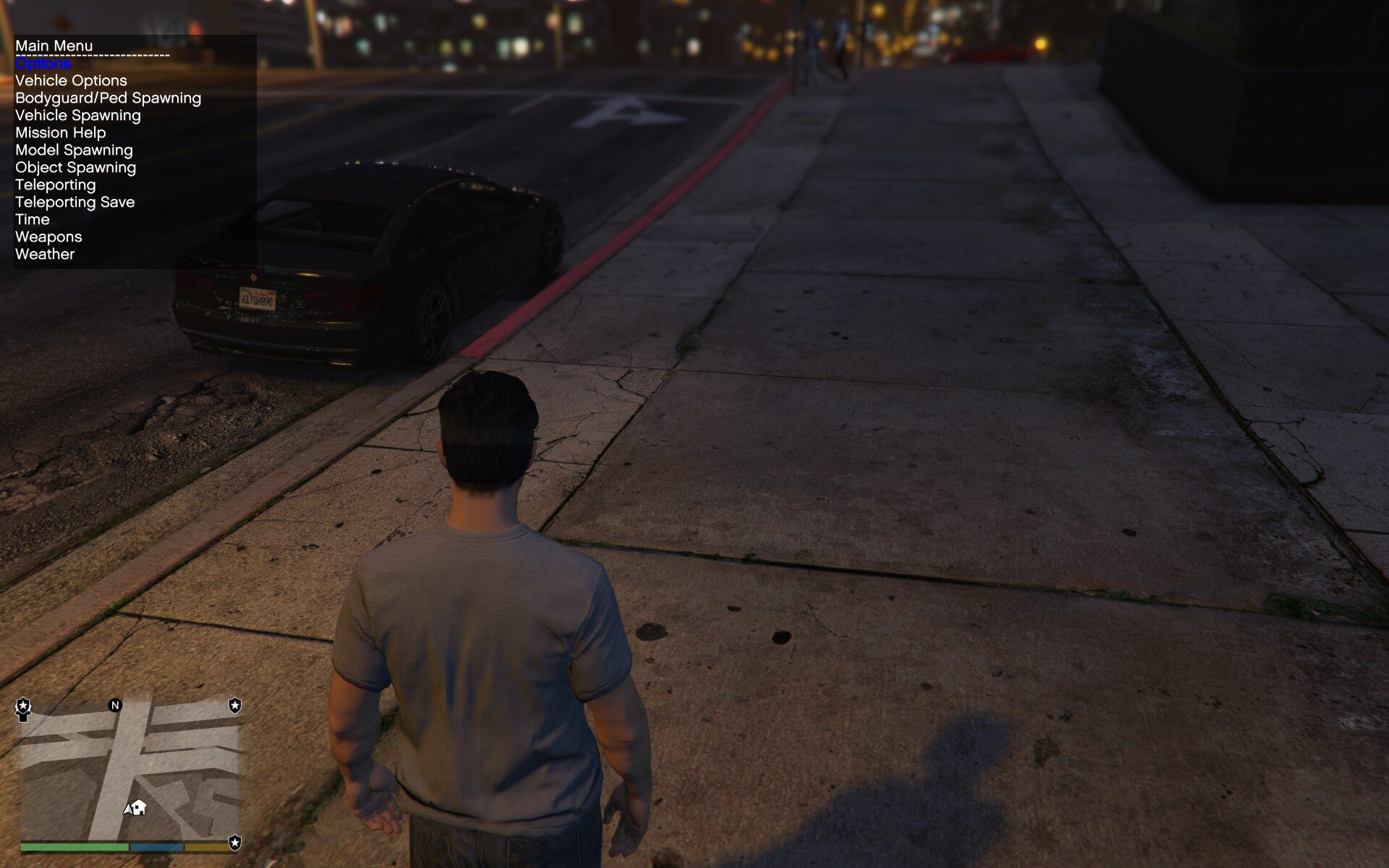Open the Teleporting menu entry
This screenshot has height=868, width=1389.
click(x=55, y=185)
